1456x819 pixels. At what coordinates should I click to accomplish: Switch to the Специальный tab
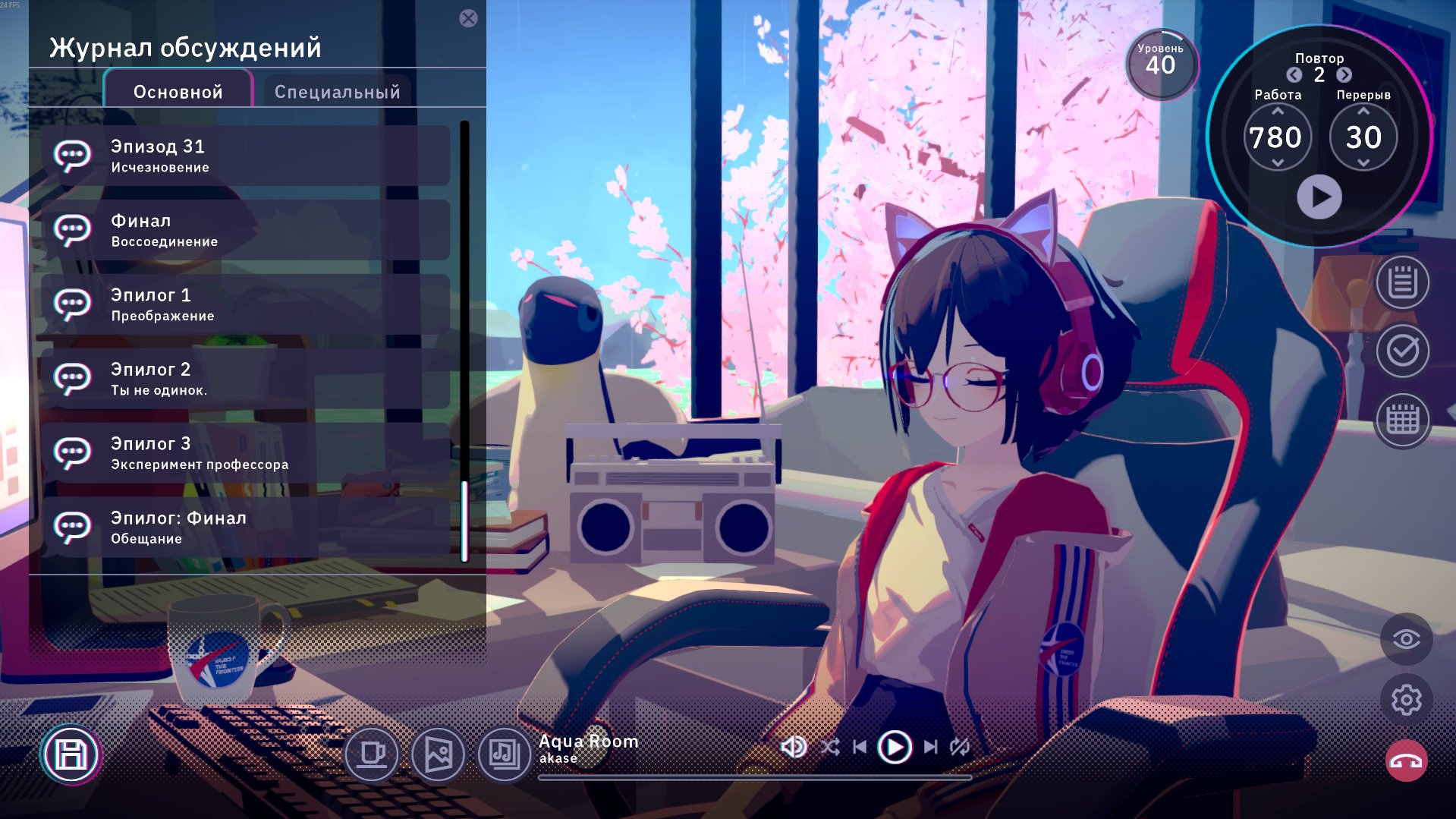pos(337,92)
